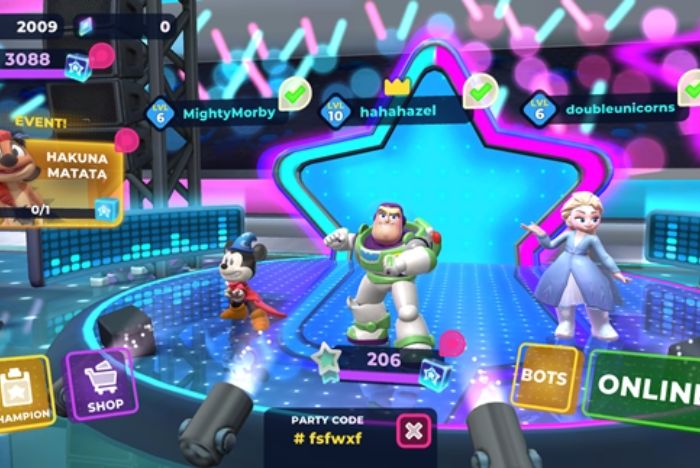Click the 206 trophy progress bar
Image resolution: width=700 pixels, height=468 pixels.
(385, 360)
